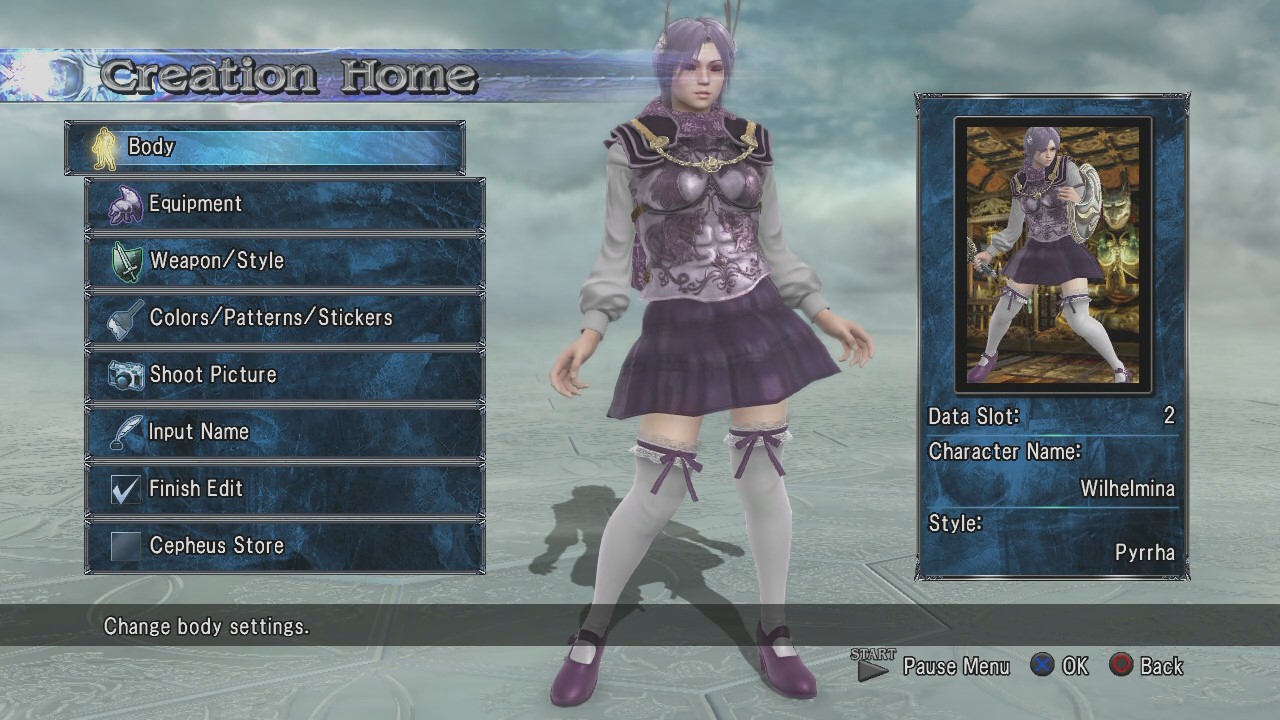1280x720 pixels.
Task: Click Finish Edit to confirm character
Action: [285, 489]
